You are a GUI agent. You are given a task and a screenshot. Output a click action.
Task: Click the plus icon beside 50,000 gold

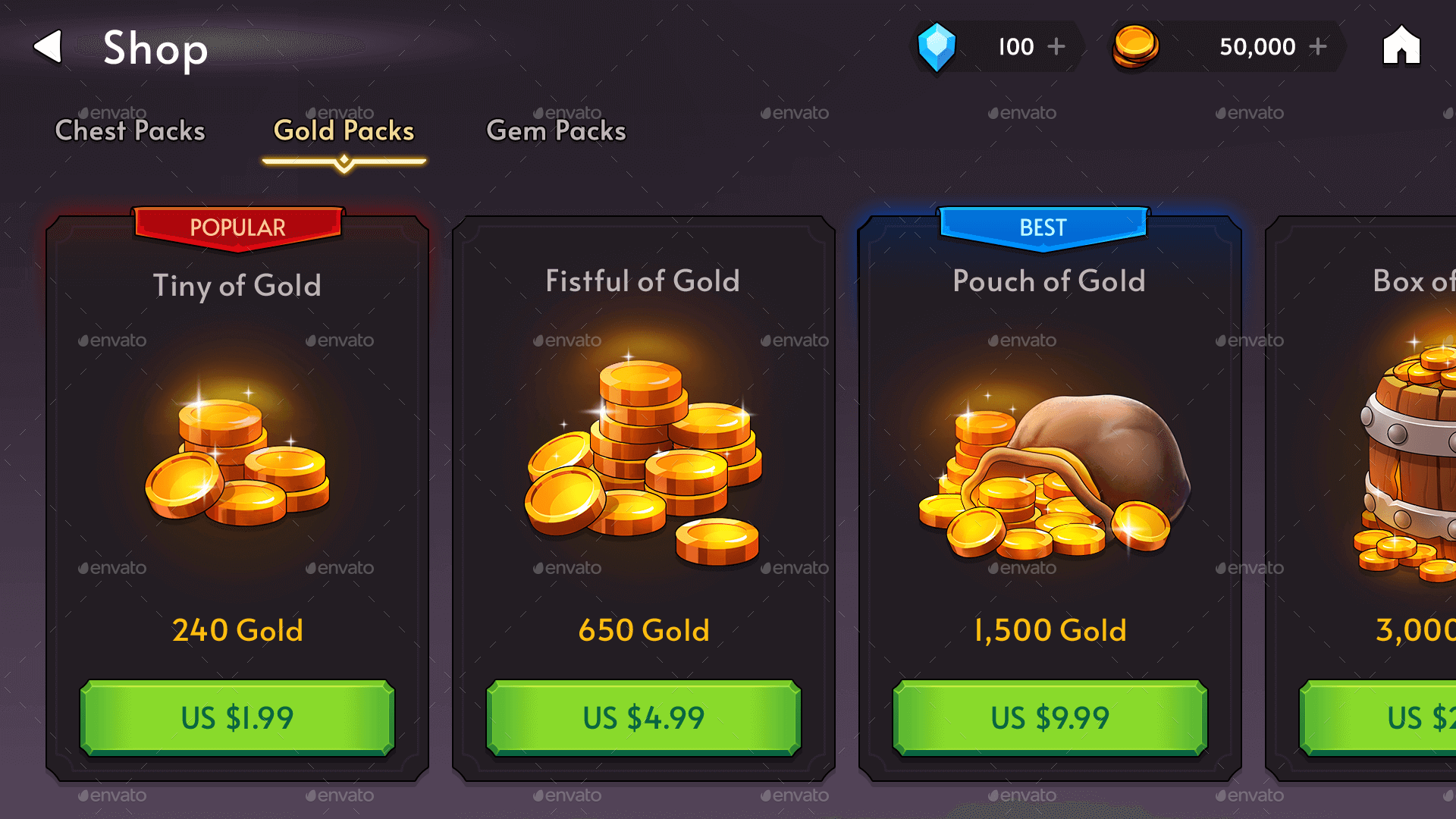pos(1319,47)
